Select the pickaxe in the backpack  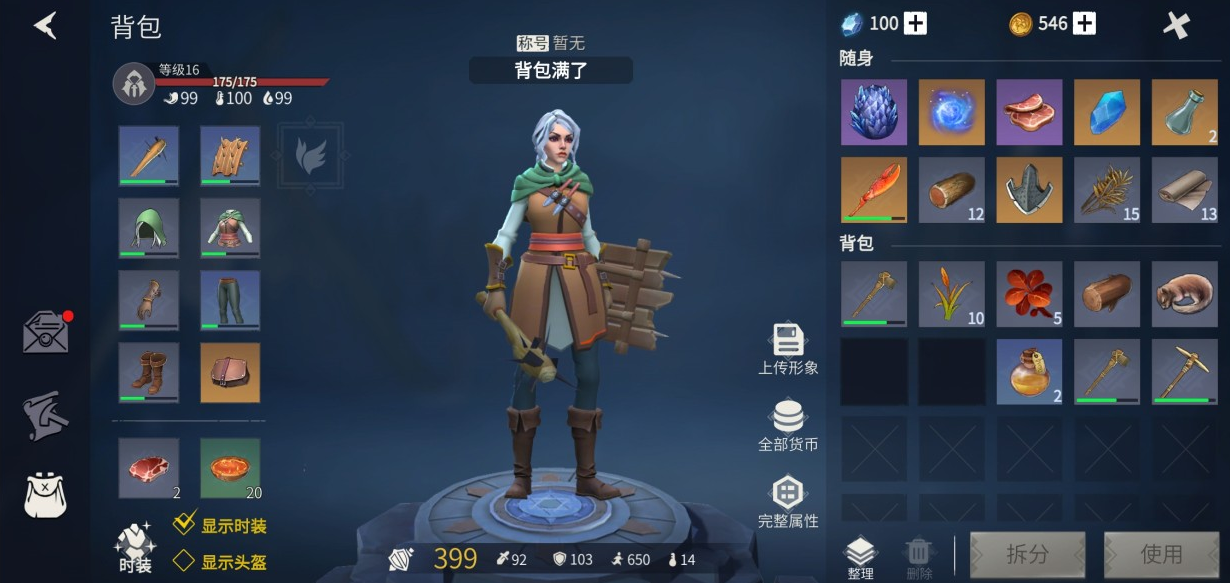(x=1184, y=371)
